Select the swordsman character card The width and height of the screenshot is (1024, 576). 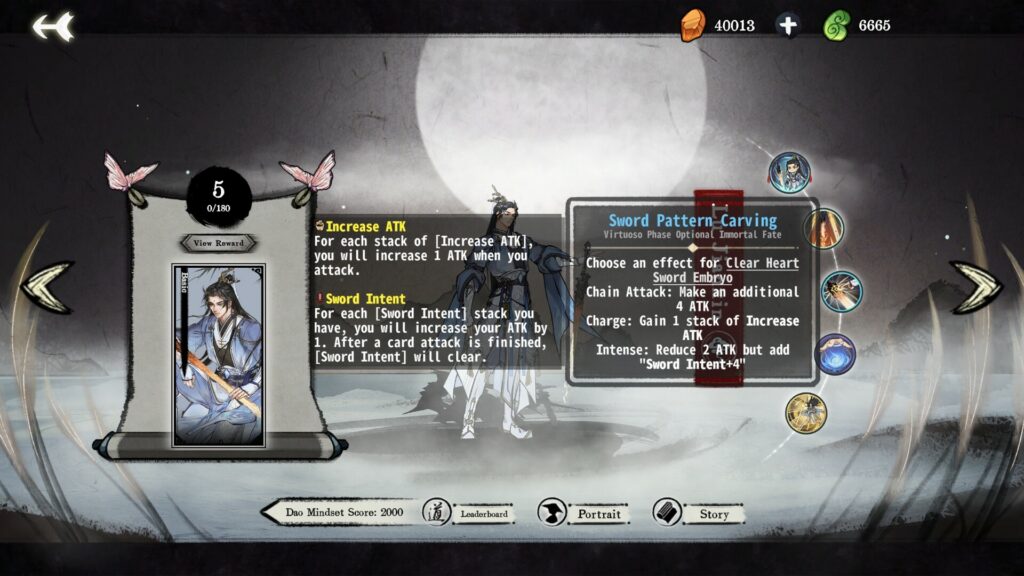218,354
